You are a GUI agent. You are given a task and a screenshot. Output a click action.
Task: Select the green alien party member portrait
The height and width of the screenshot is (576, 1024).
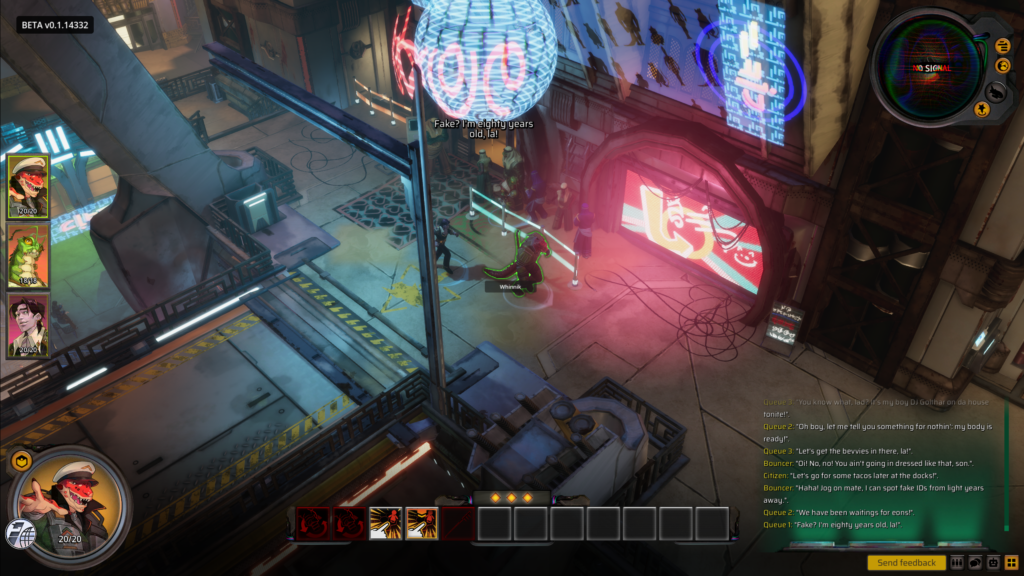coord(28,256)
